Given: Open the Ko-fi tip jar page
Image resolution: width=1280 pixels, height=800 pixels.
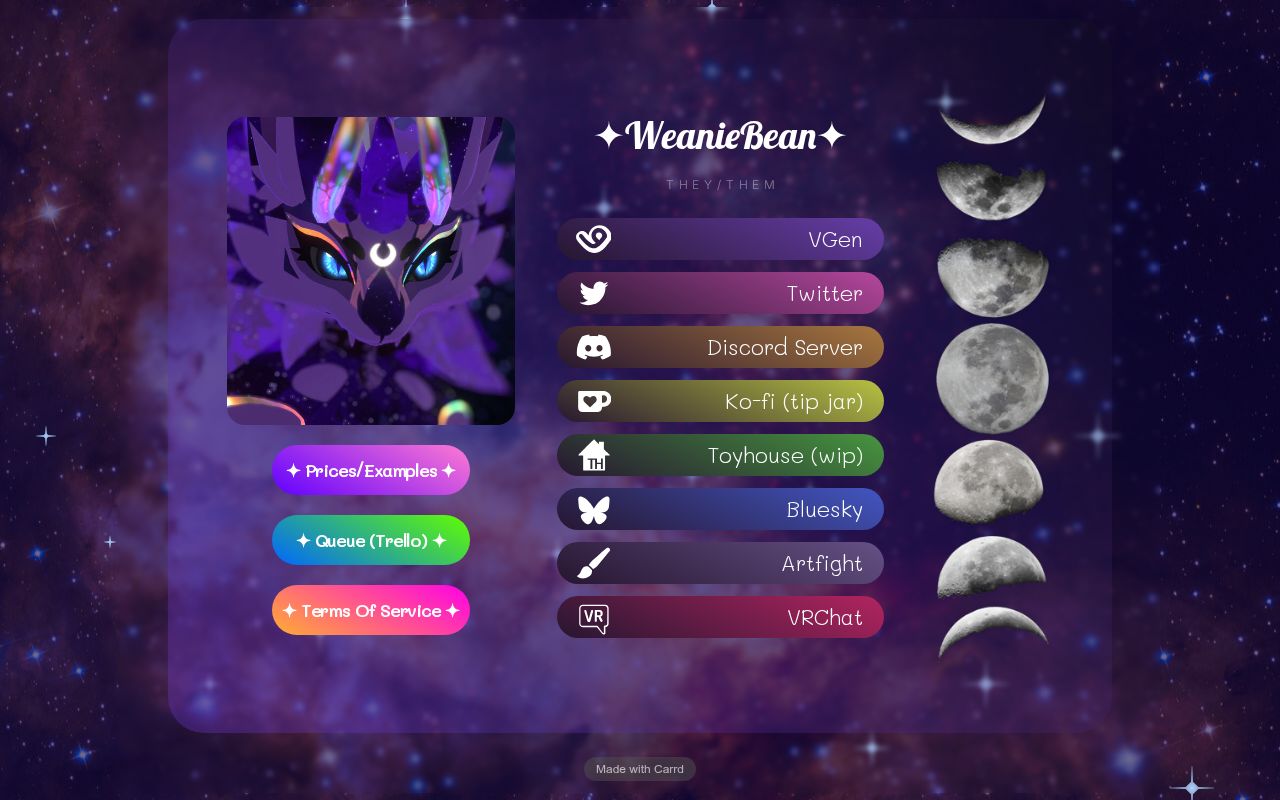Looking at the screenshot, I should (720, 401).
